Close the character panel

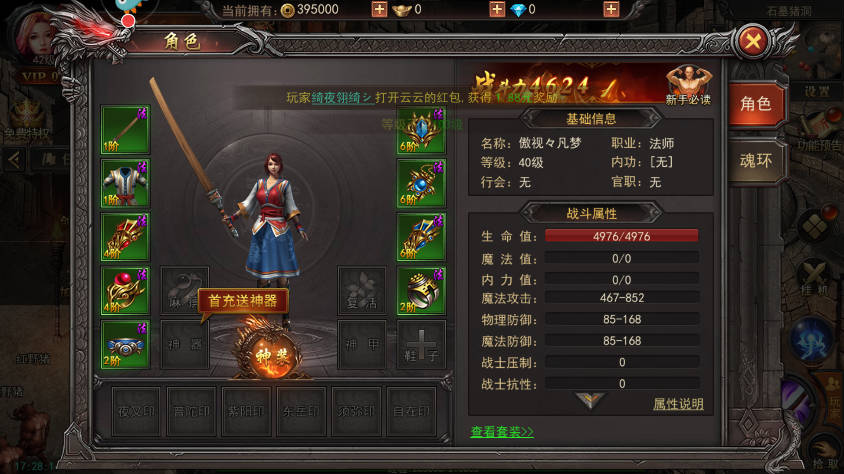point(753,41)
